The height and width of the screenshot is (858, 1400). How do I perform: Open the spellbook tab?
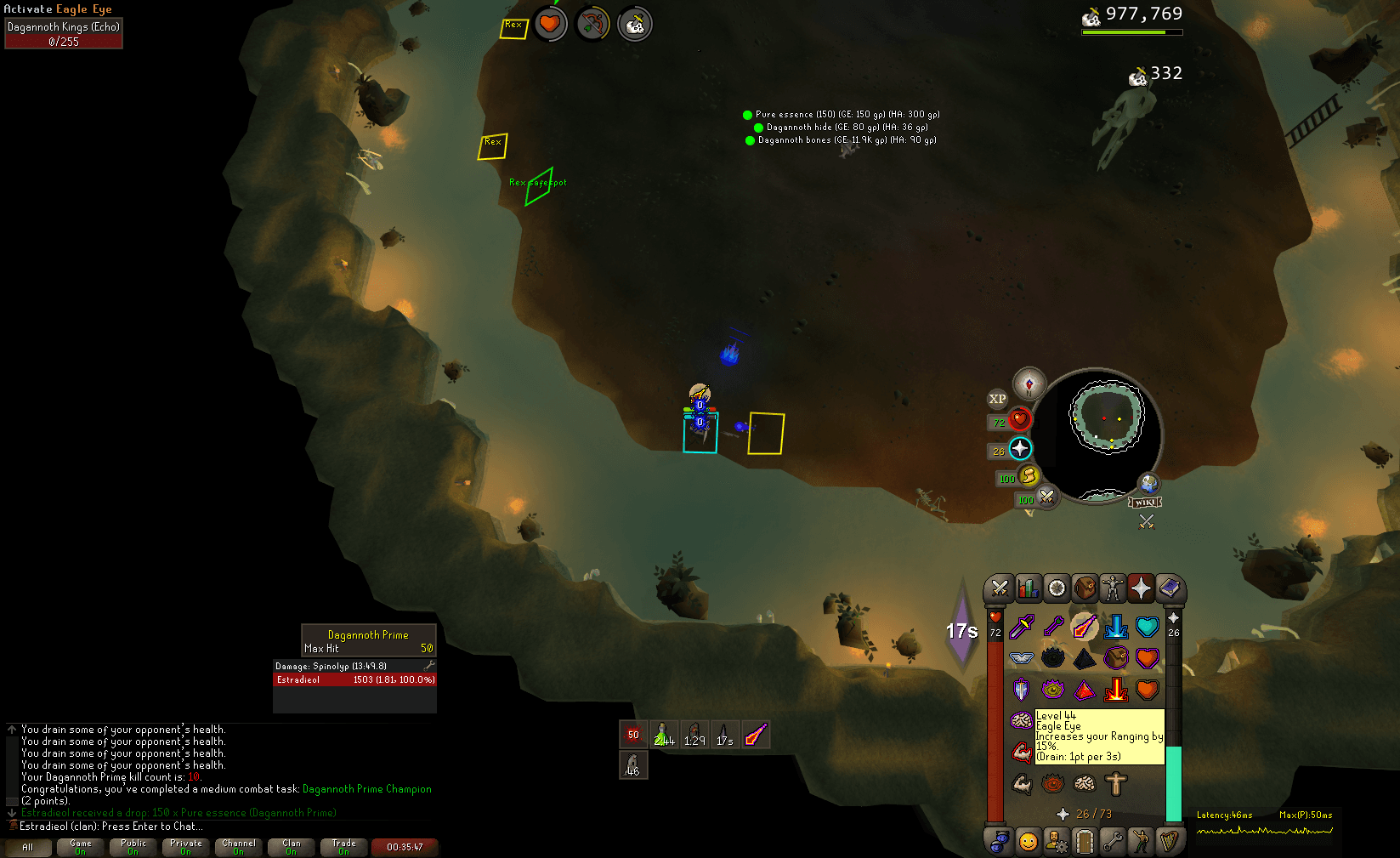[x=1170, y=588]
